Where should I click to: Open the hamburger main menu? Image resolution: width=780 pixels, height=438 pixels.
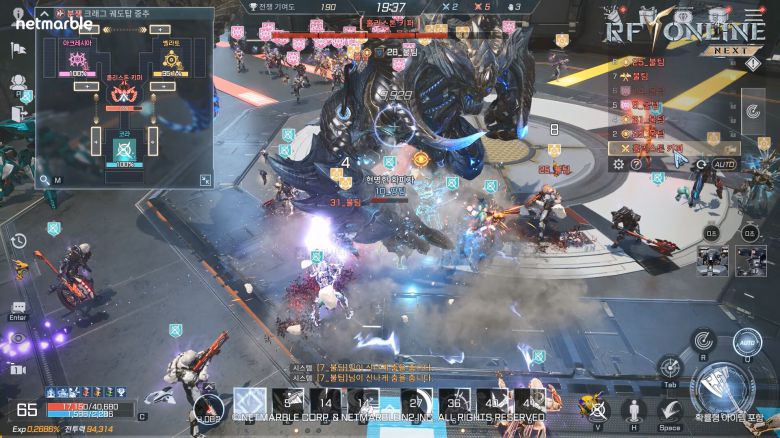(x=754, y=14)
